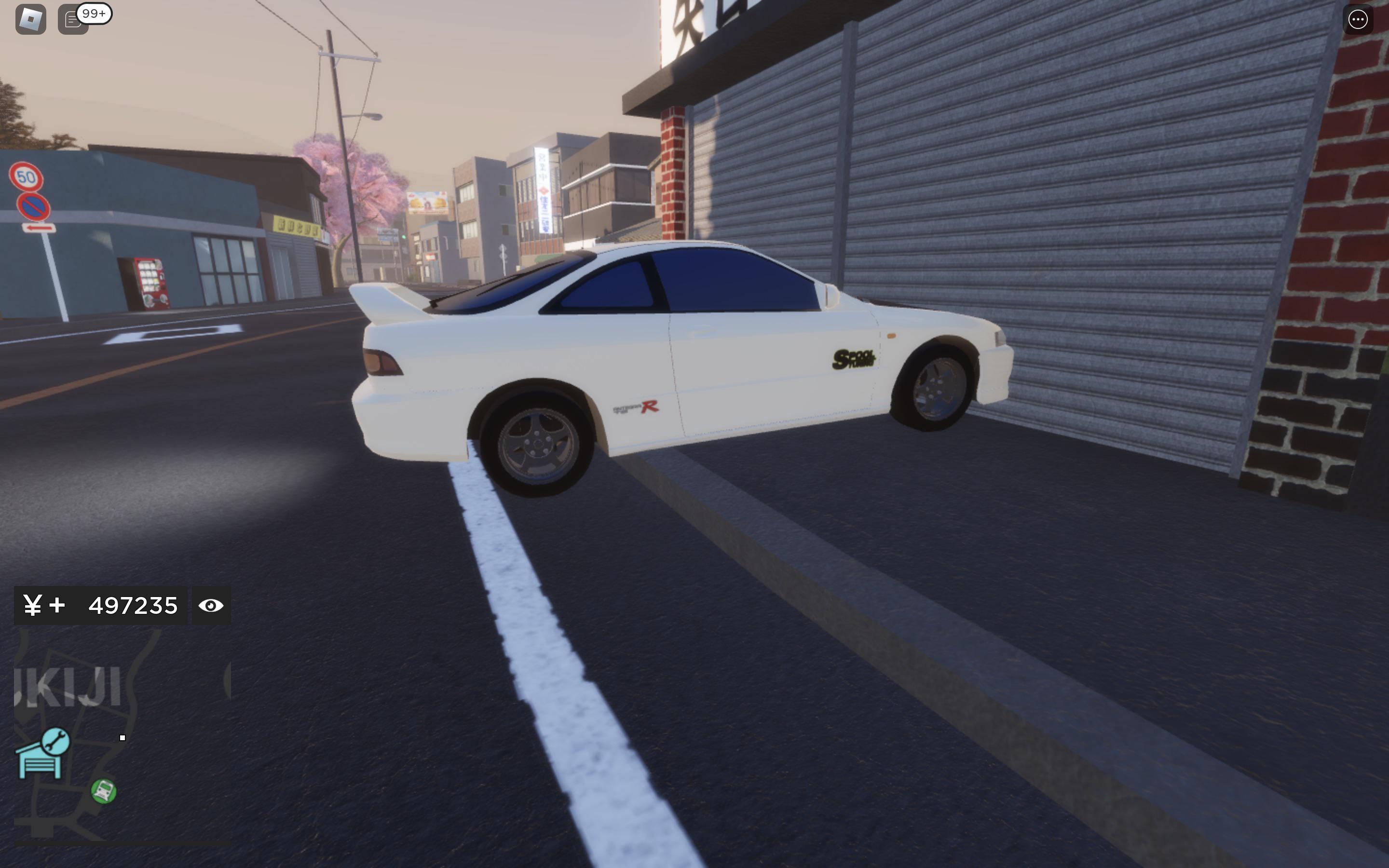Open the more options menu in top-right
The height and width of the screenshot is (868, 1389).
coord(1359,19)
